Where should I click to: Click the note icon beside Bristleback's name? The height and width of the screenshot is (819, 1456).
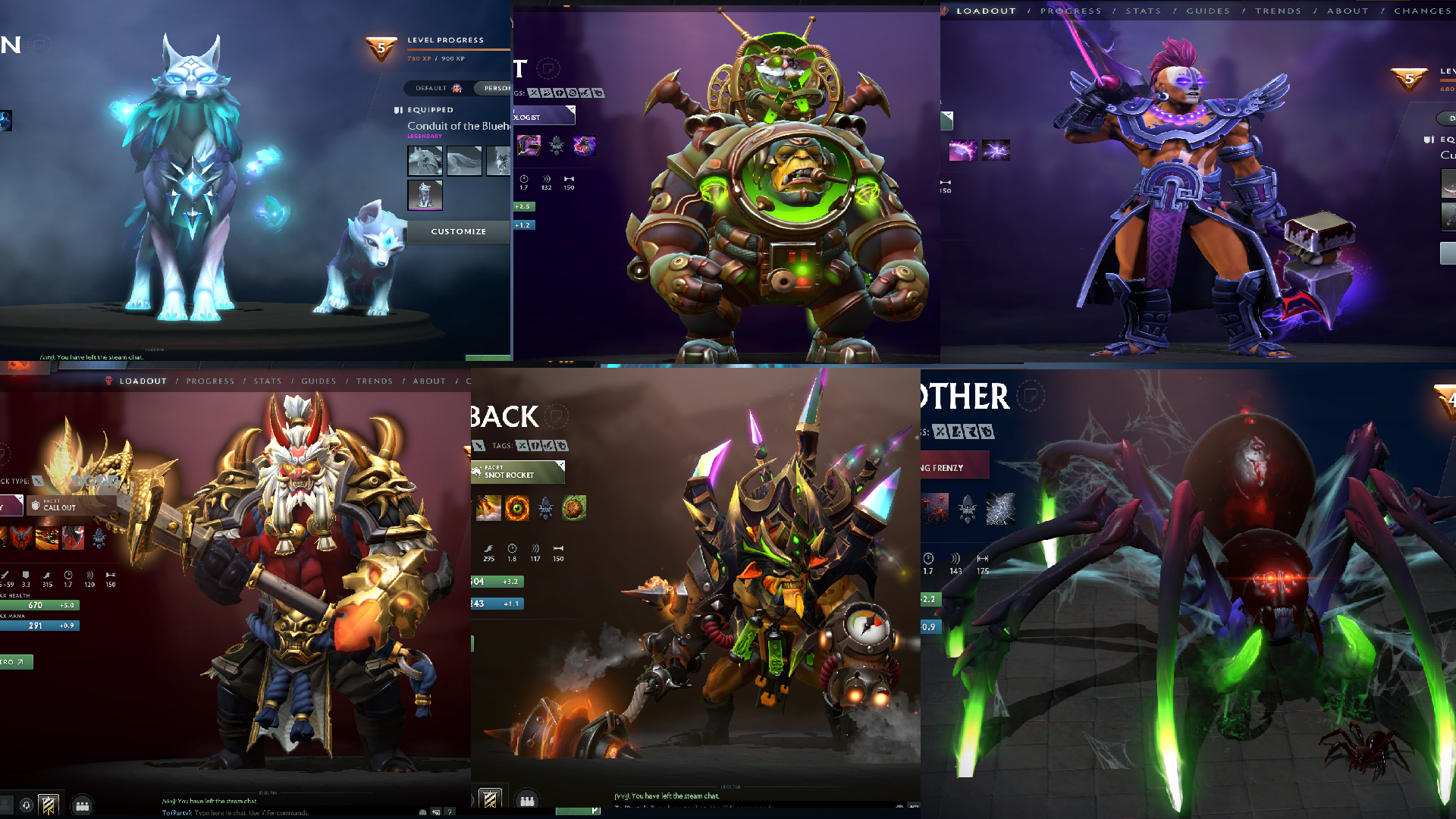click(x=557, y=416)
